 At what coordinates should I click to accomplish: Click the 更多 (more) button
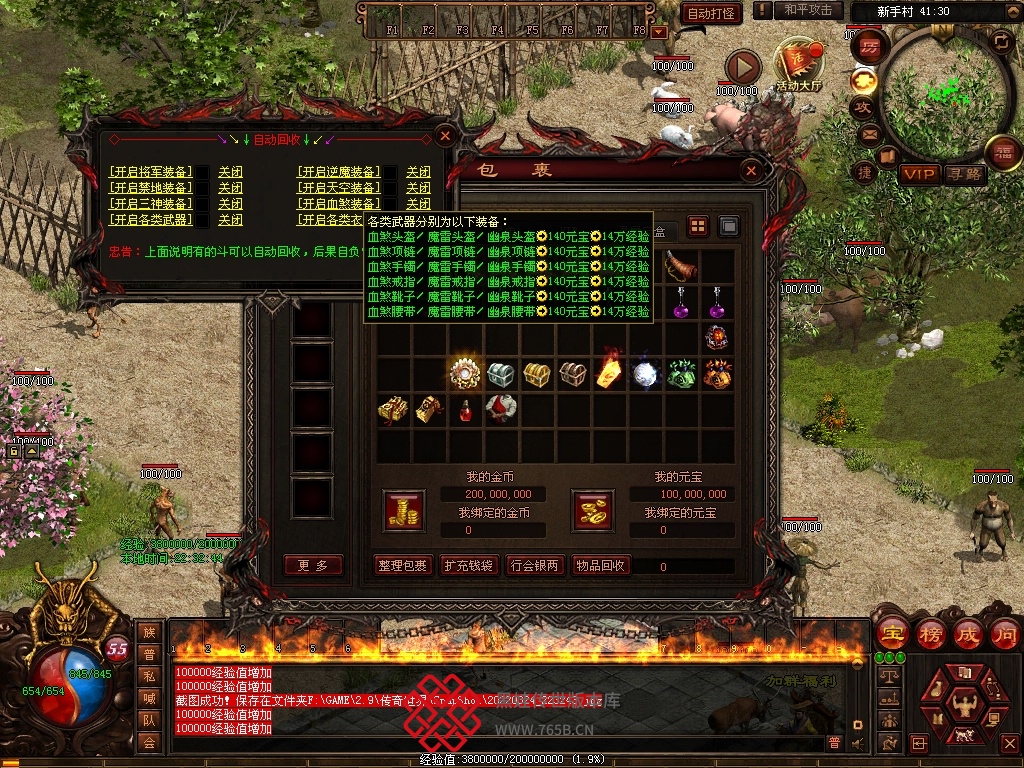click(x=313, y=566)
